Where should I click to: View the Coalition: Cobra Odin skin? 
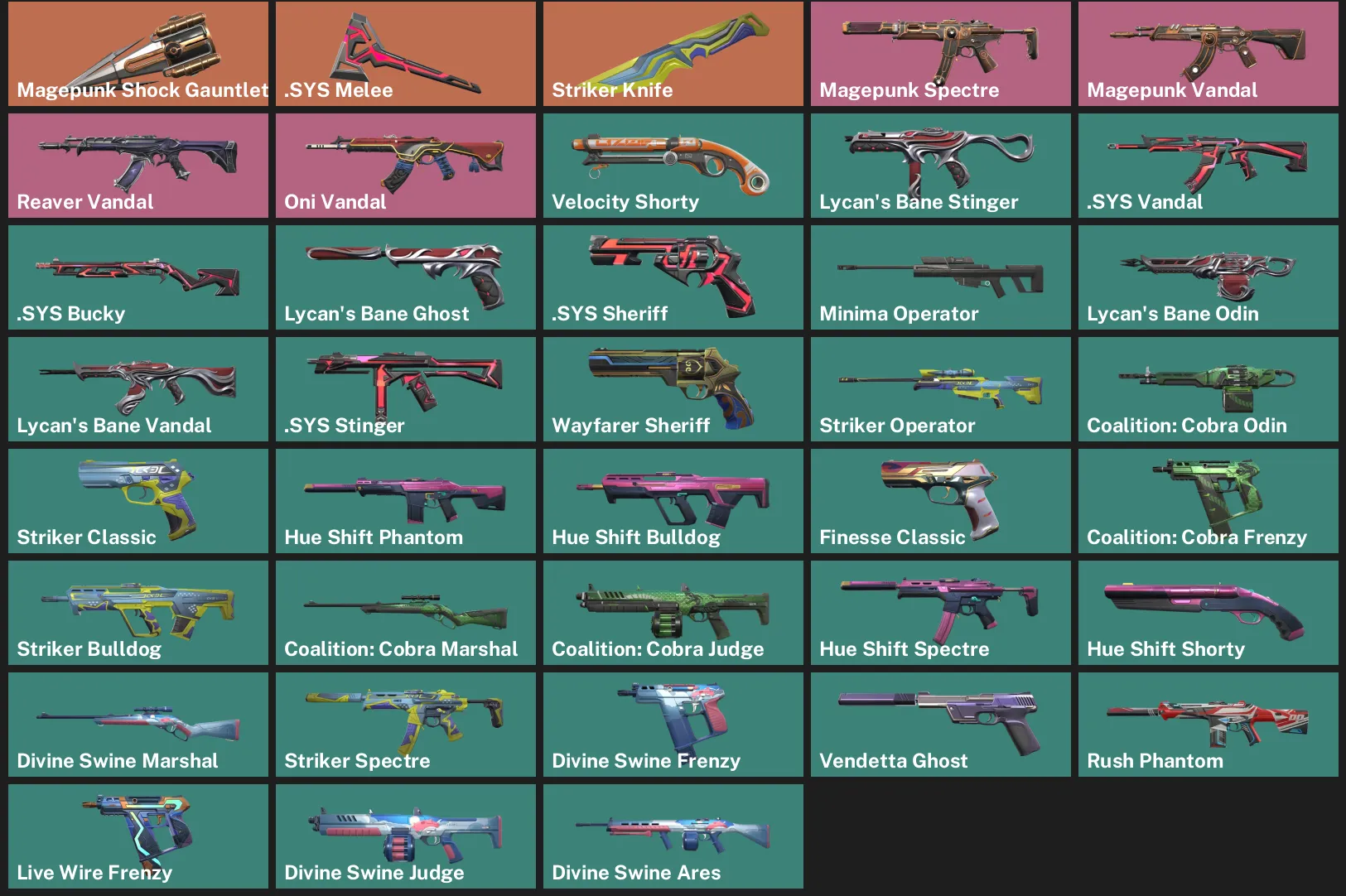[1208, 388]
